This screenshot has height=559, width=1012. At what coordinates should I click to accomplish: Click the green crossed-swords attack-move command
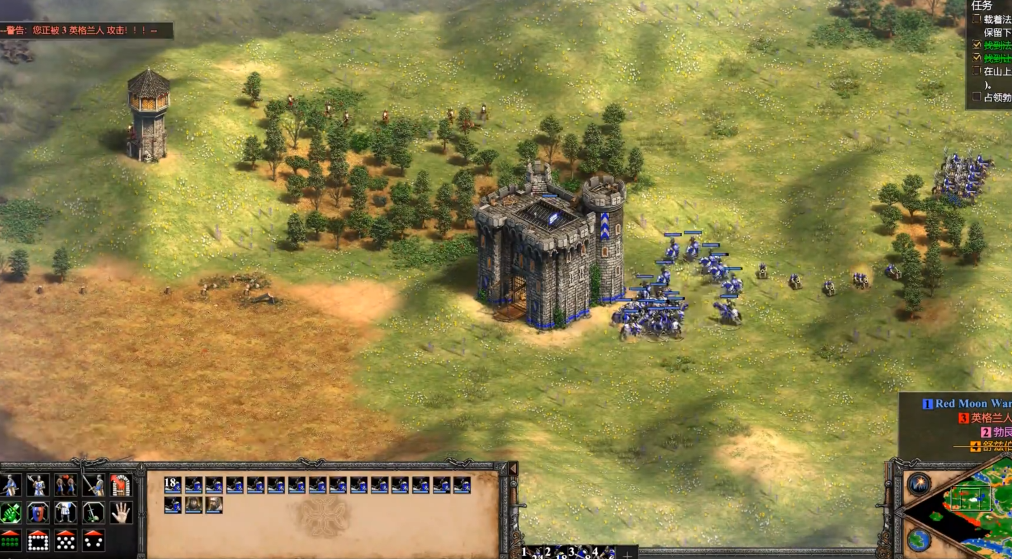click(x=10, y=513)
